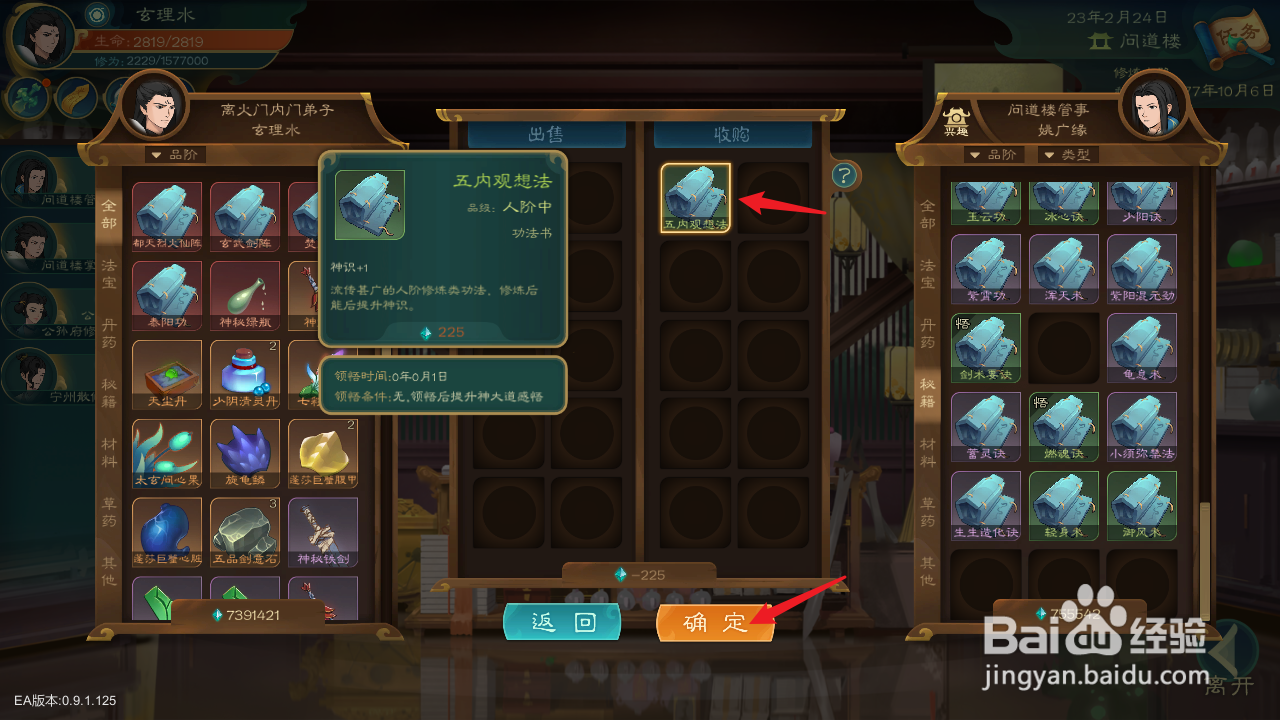Select the 神秘铁剑 sword item

[x=322, y=531]
